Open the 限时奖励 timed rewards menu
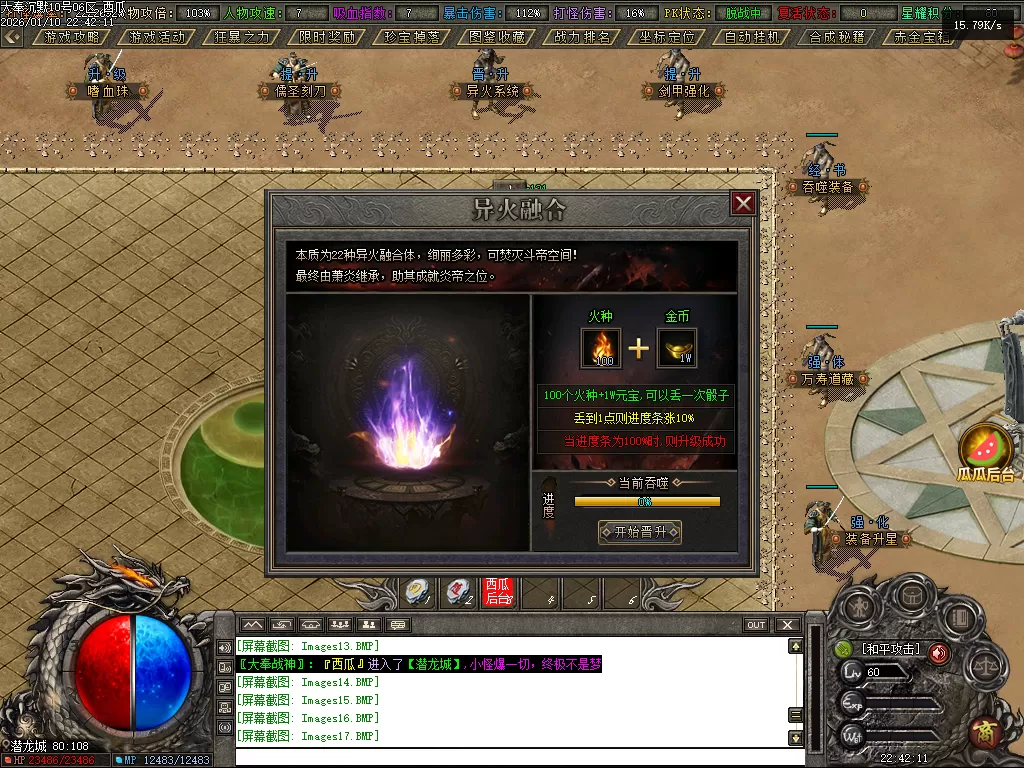 click(x=327, y=37)
